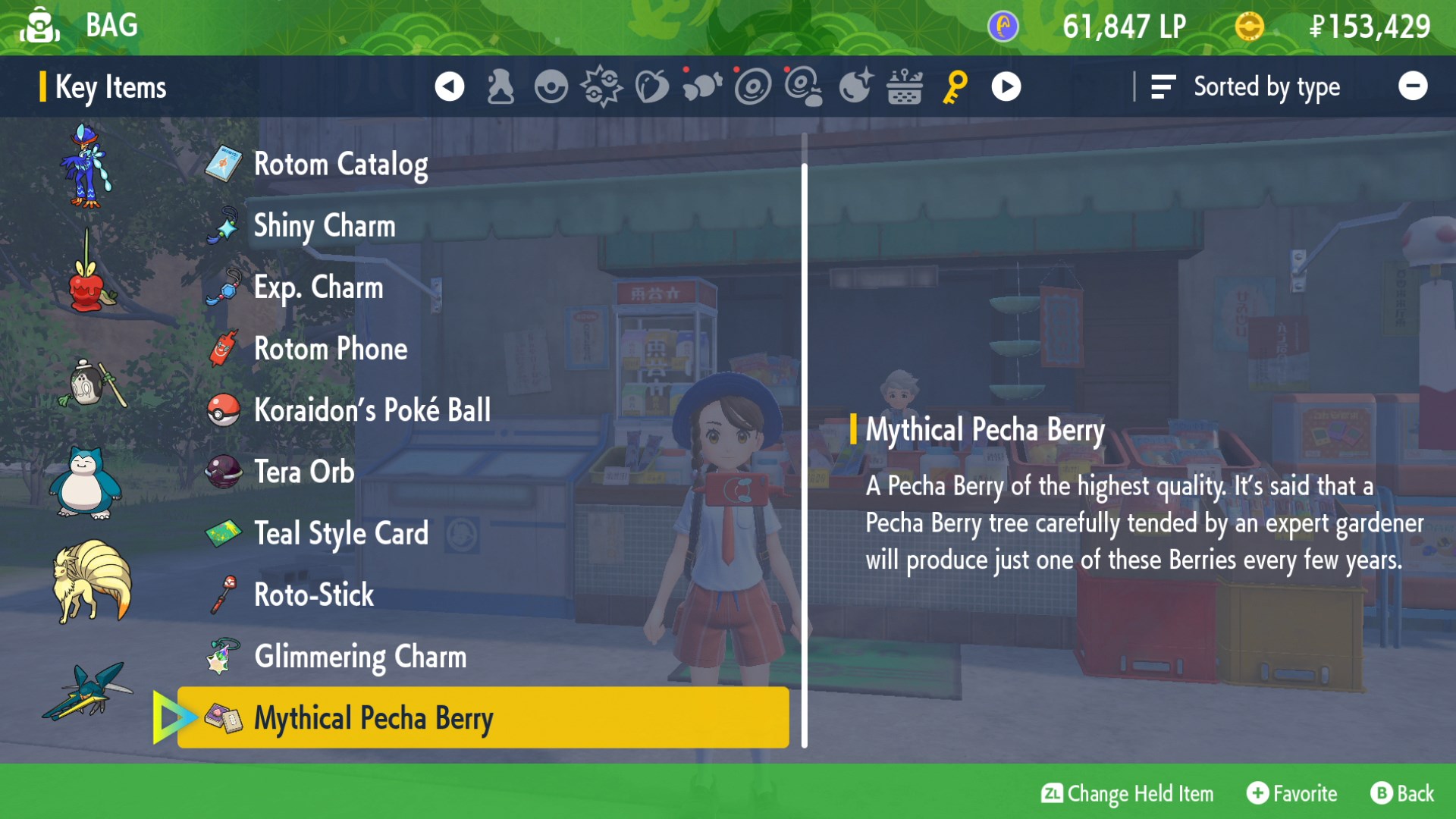Open the Berries pocket tab
The width and height of the screenshot is (1456, 819).
pyautogui.click(x=651, y=86)
